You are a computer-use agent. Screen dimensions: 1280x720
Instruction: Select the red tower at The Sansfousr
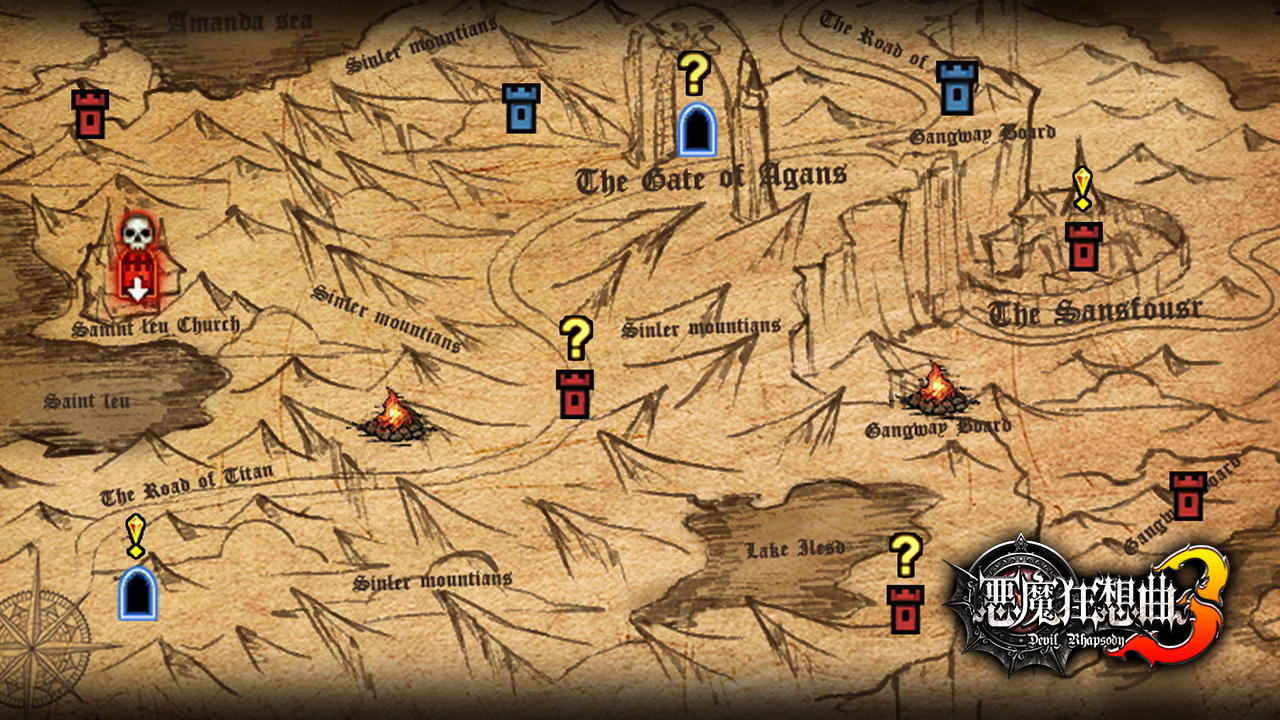point(1082,243)
